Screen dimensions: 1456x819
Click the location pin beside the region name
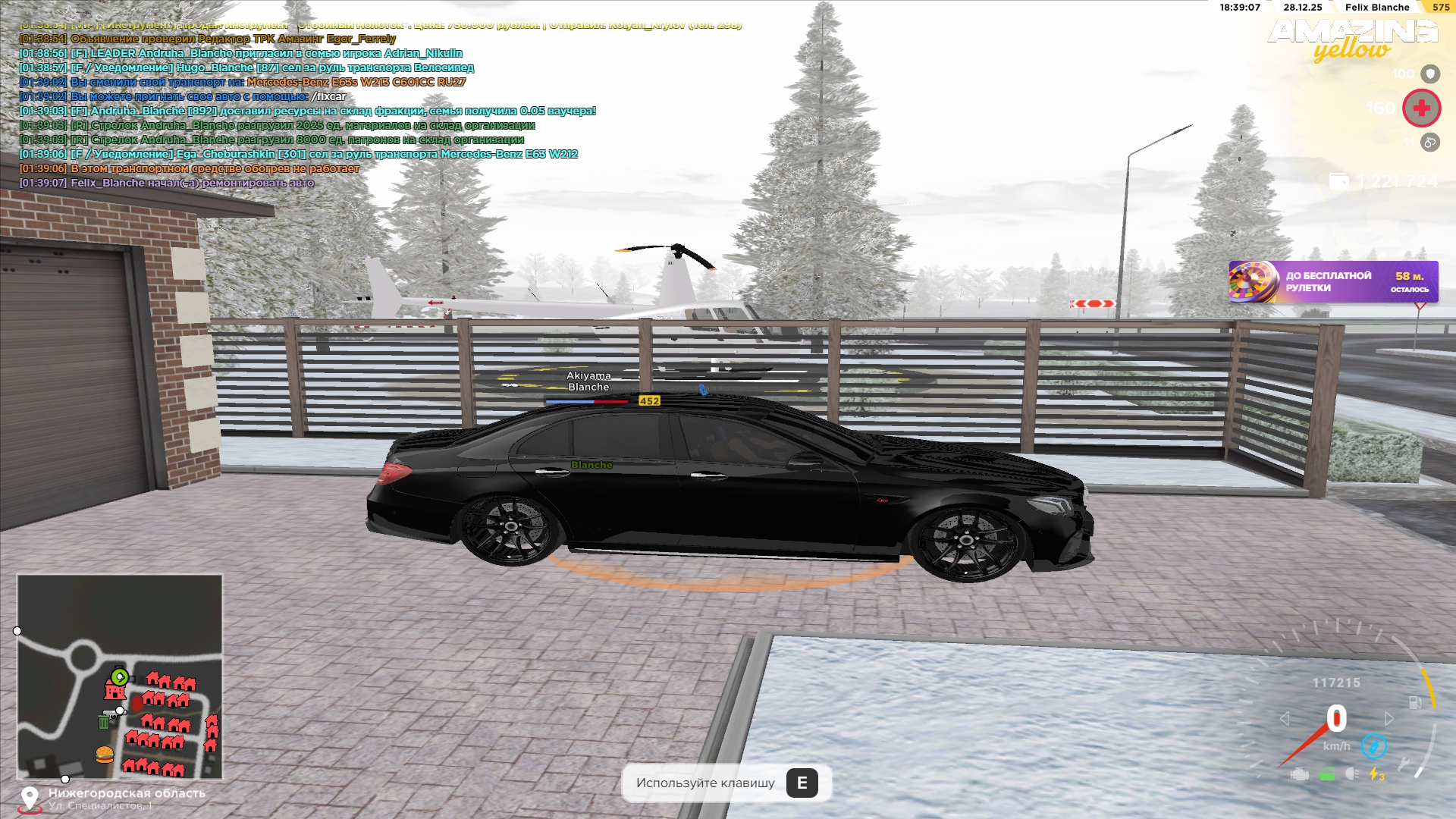[x=30, y=798]
